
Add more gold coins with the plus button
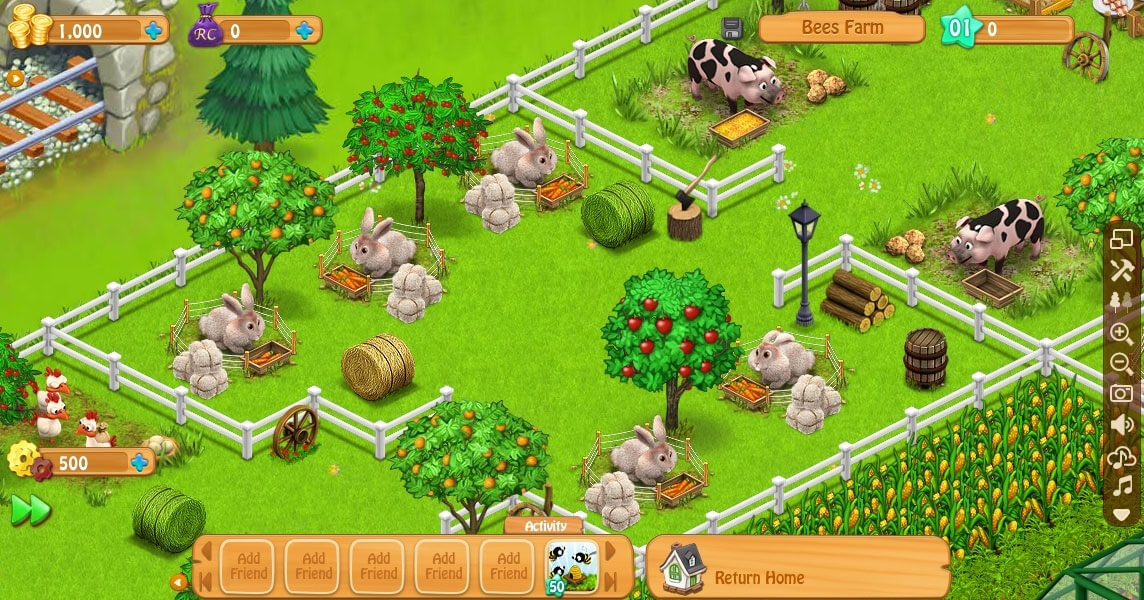tap(153, 31)
